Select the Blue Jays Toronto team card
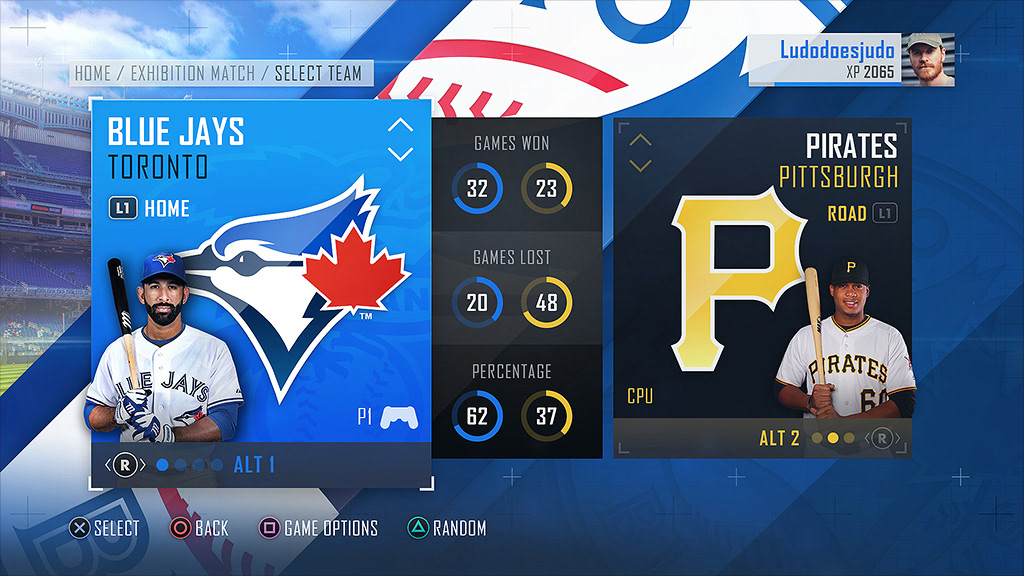Viewport: 1024px width, 576px height. (x=262, y=290)
